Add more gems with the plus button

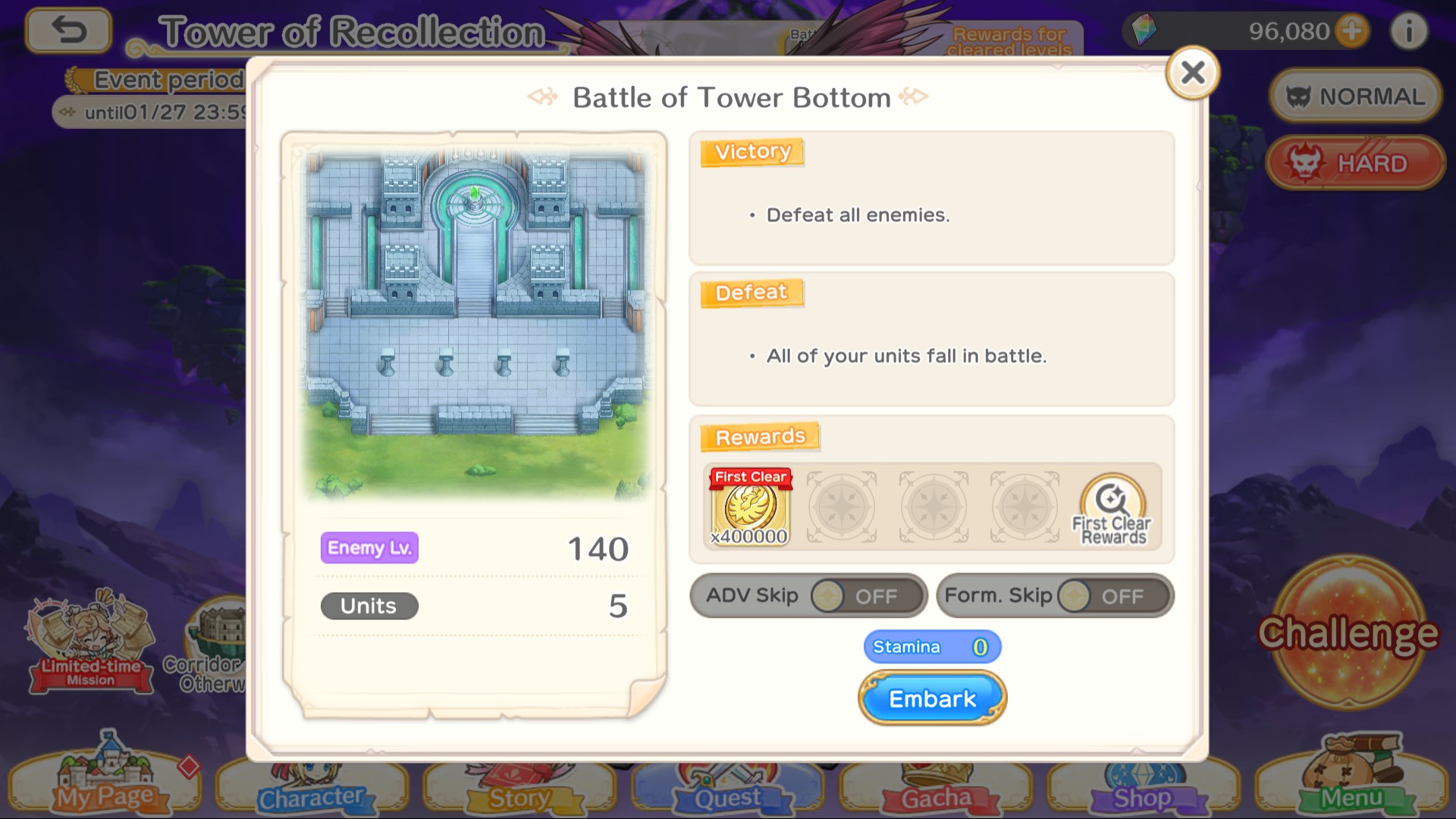click(1352, 31)
